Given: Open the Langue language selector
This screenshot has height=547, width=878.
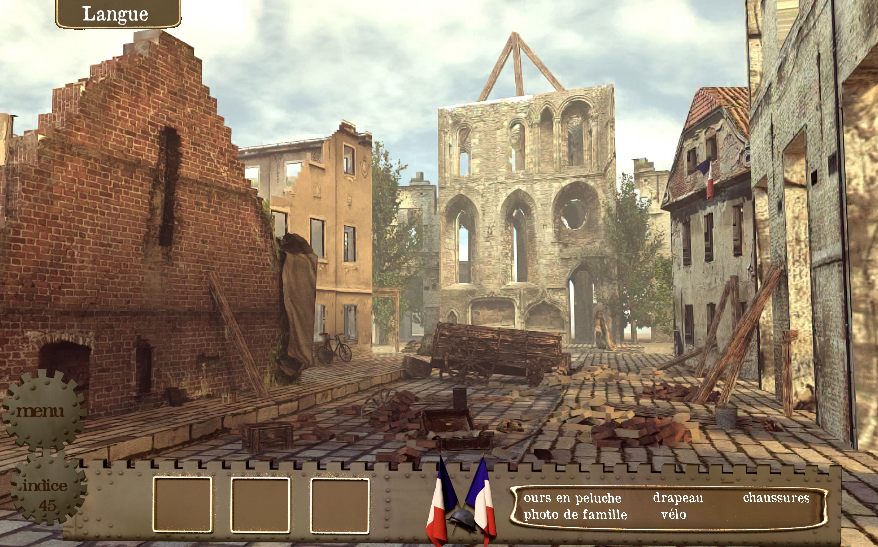Looking at the screenshot, I should click(117, 13).
